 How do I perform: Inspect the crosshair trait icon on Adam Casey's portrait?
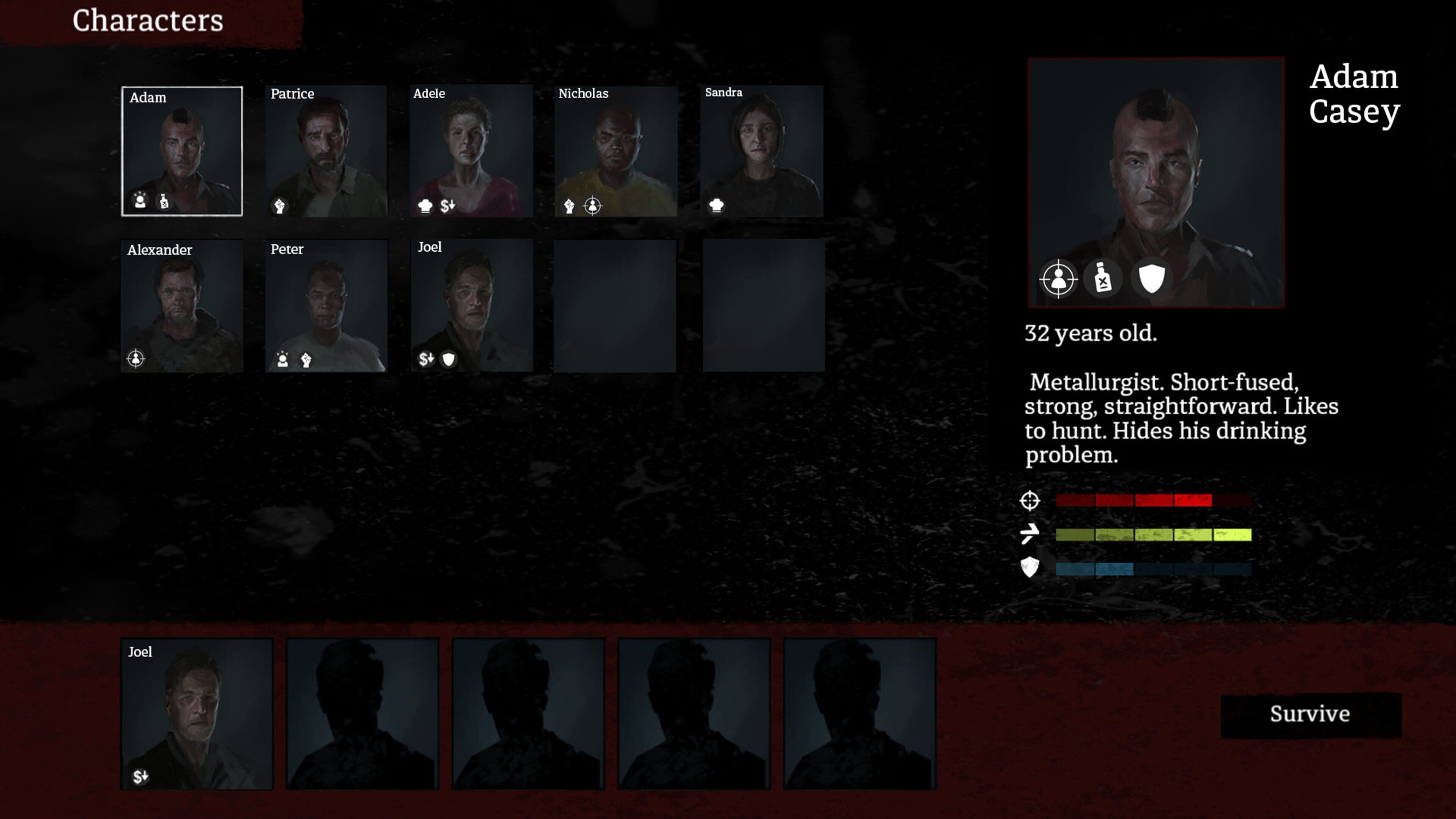[1058, 279]
